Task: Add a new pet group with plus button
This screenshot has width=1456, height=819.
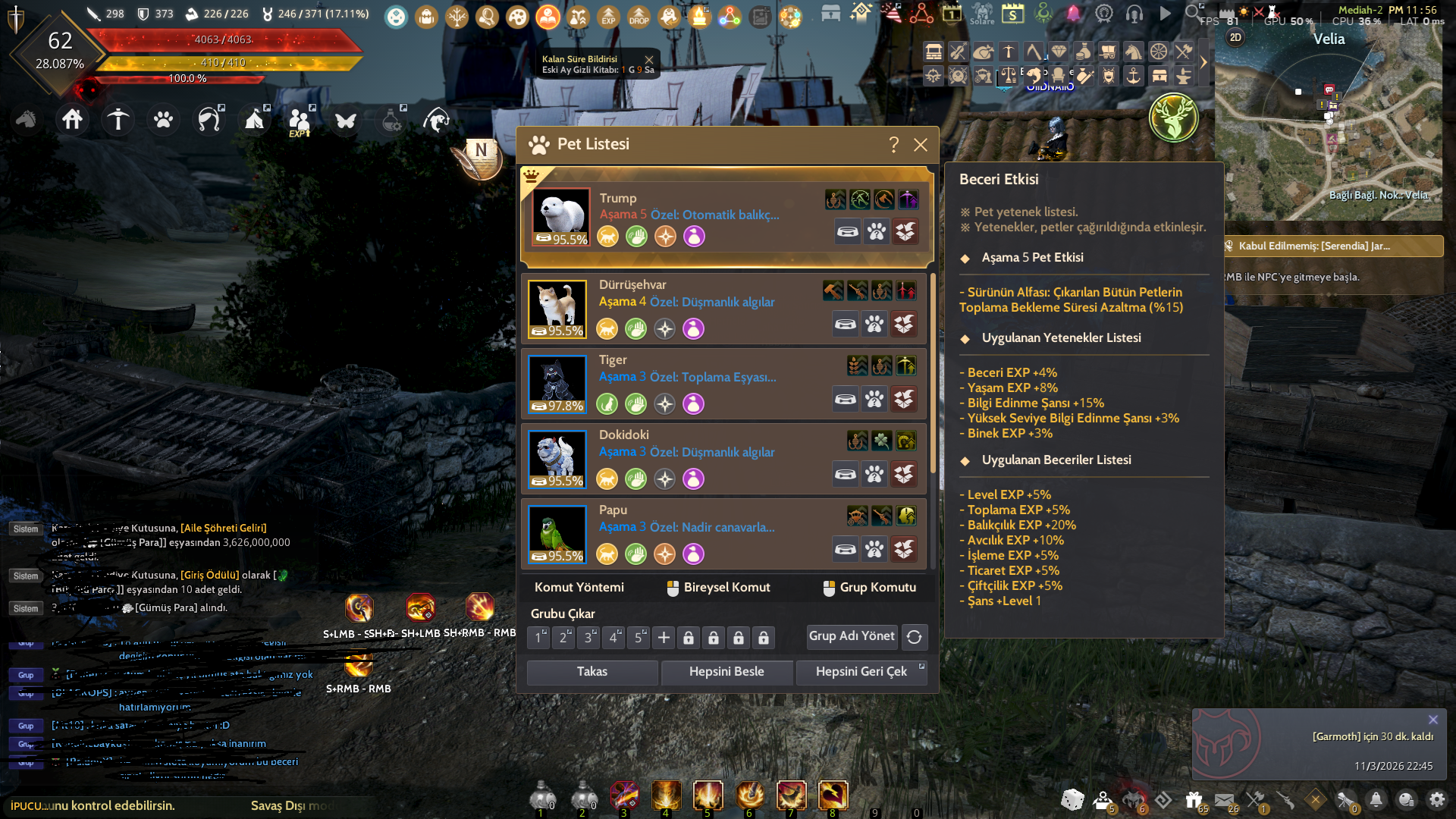Action: click(x=664, y=638)
